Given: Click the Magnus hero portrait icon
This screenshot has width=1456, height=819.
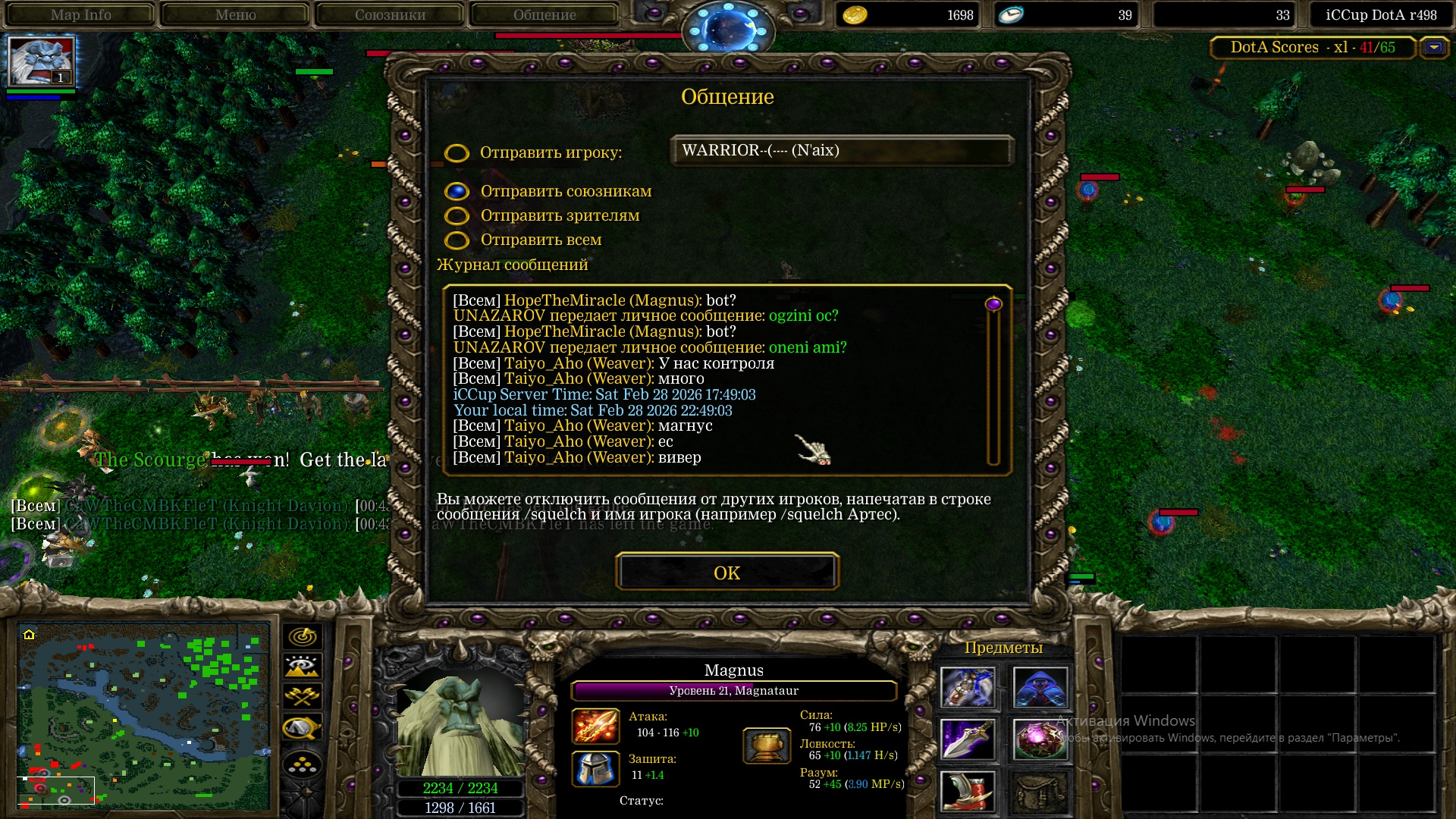Looking at the screenshot, I should 40,61.
